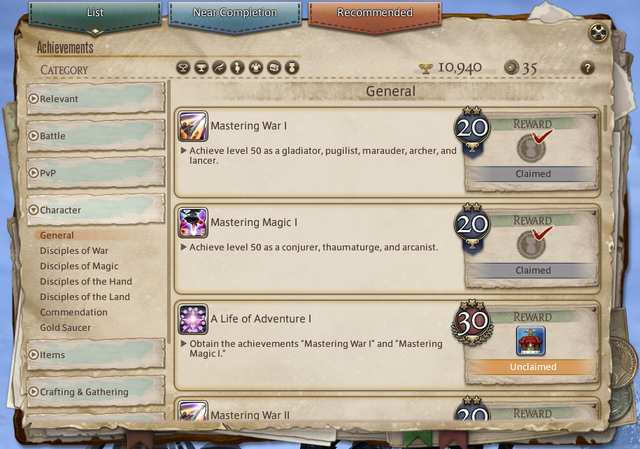The width and height of the screenshot is (640, 449).
Task: Select Disciples of the Hand
Action: point(85,282)
